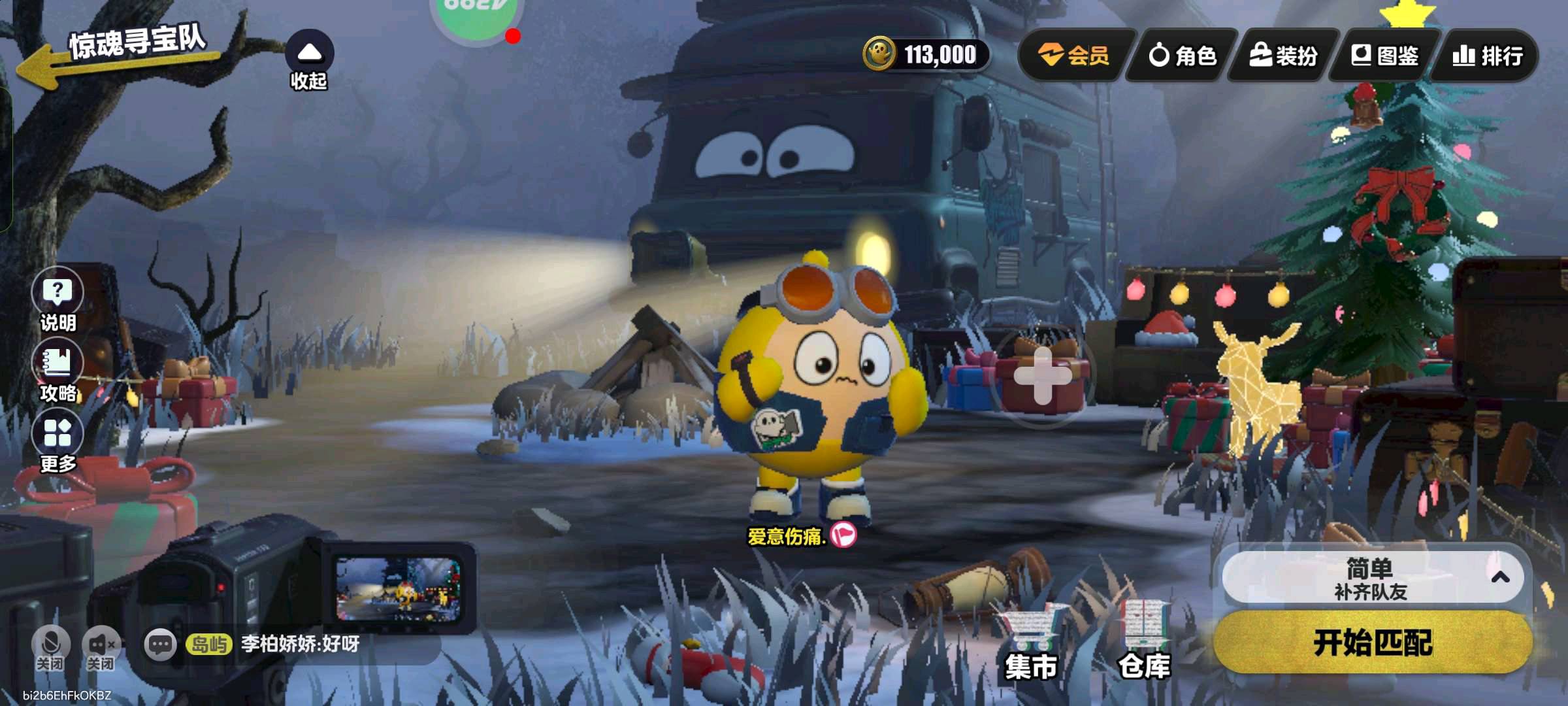The height and width of the screenshot is (706, 1568).
Task: Open the 装扮 outfit menu
Action: point(1284,56)
